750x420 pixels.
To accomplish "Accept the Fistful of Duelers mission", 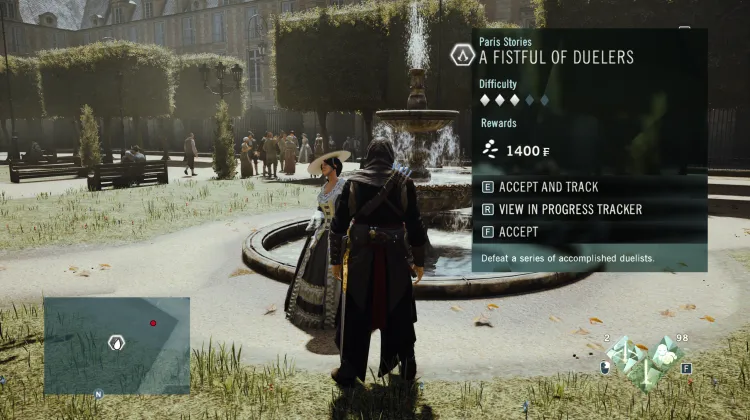I will tap(517, 232).
